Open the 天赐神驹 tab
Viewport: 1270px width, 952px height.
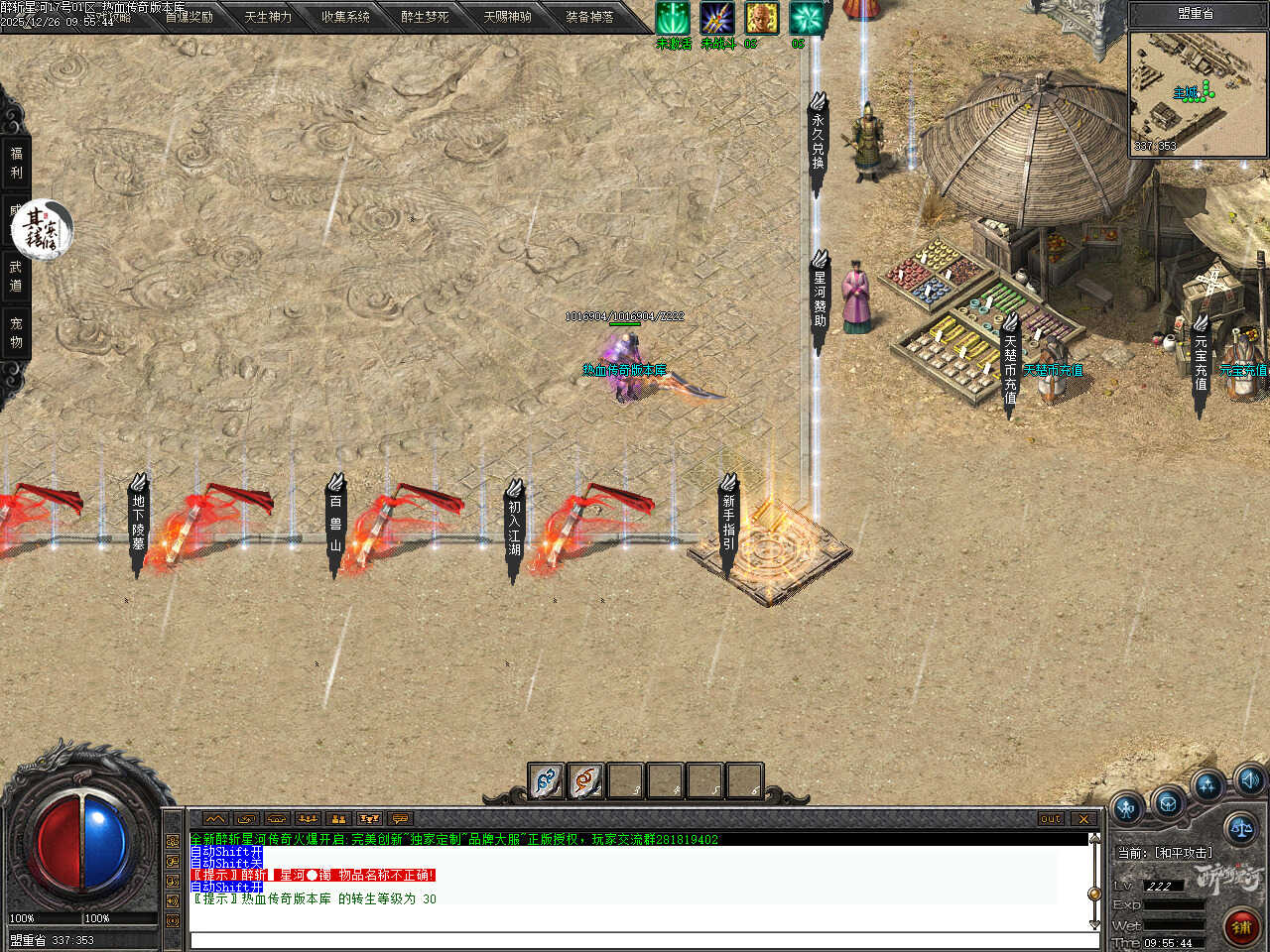pyautogui.click(x=507, y=17)
